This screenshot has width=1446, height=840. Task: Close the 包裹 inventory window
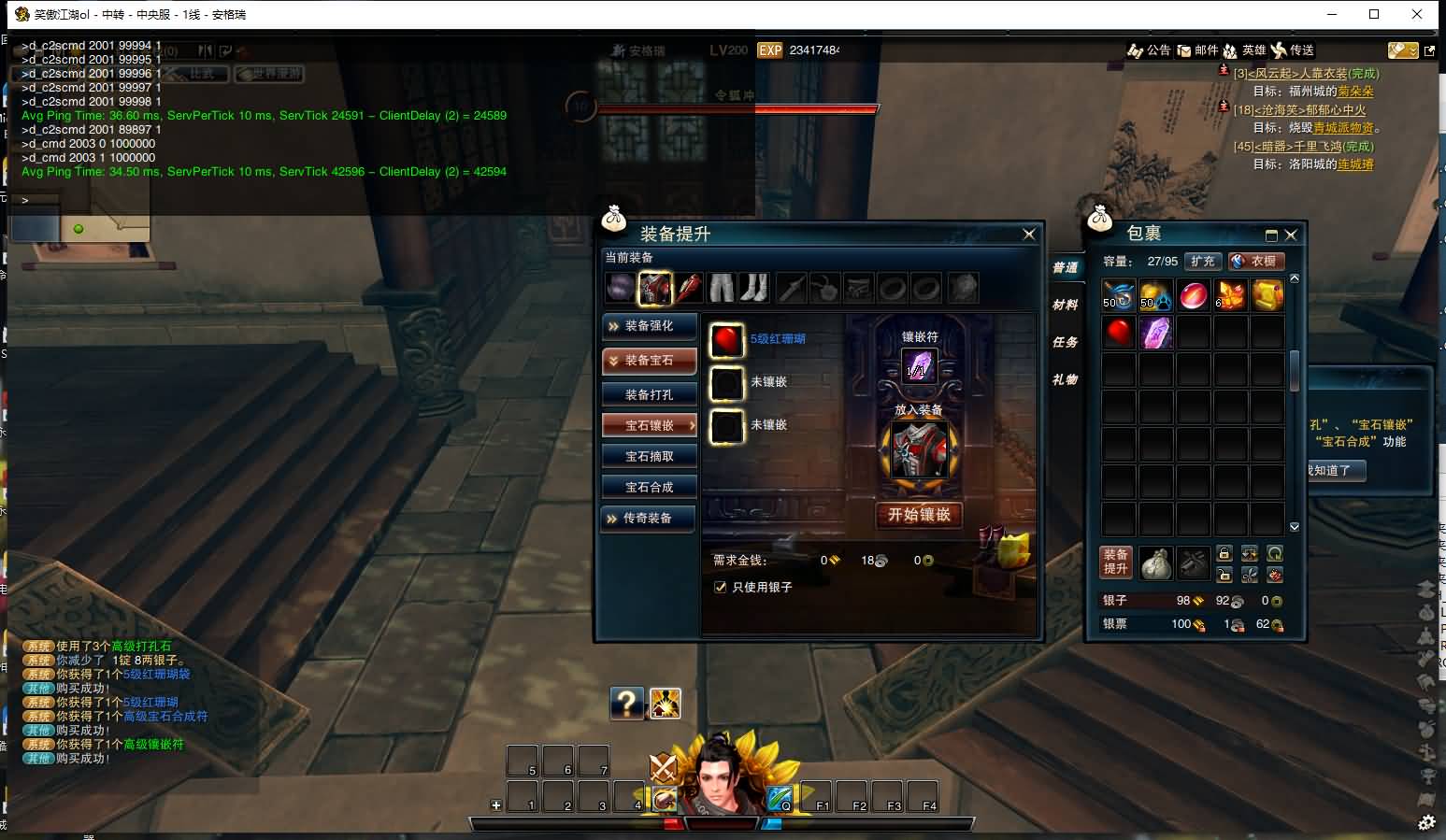point(1291,235)
